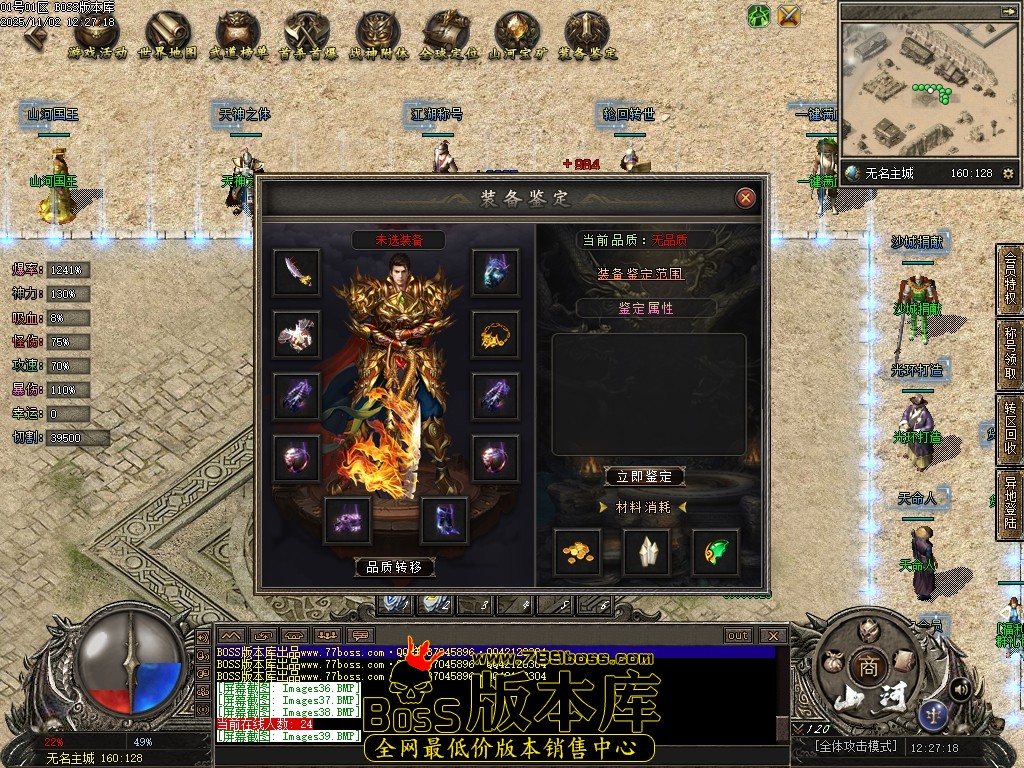Open the 武道榜单 rankings icon
This screenshot has height=768, width=1024.
point(238,35)
